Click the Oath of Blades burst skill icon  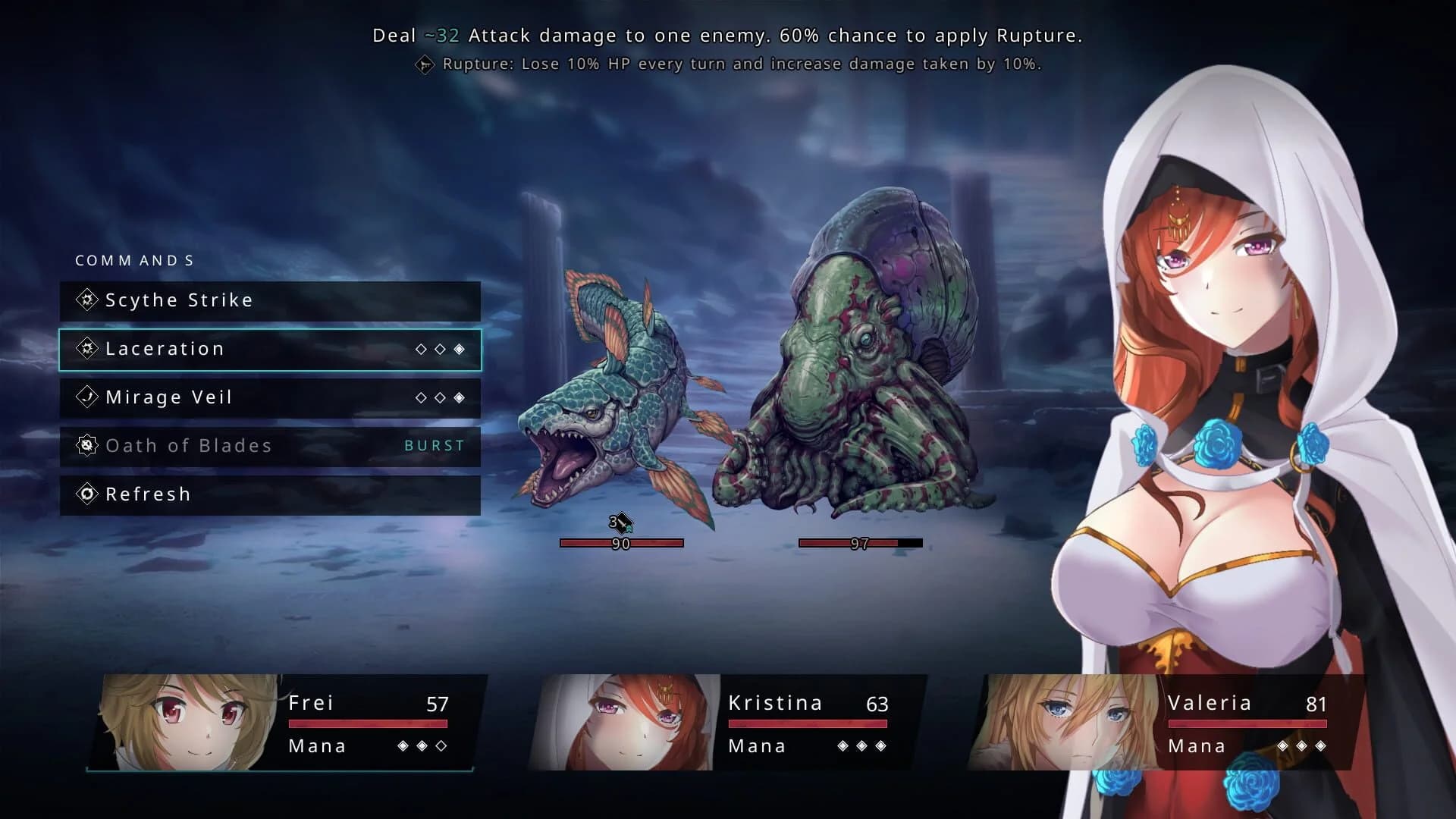click(86, 445)
